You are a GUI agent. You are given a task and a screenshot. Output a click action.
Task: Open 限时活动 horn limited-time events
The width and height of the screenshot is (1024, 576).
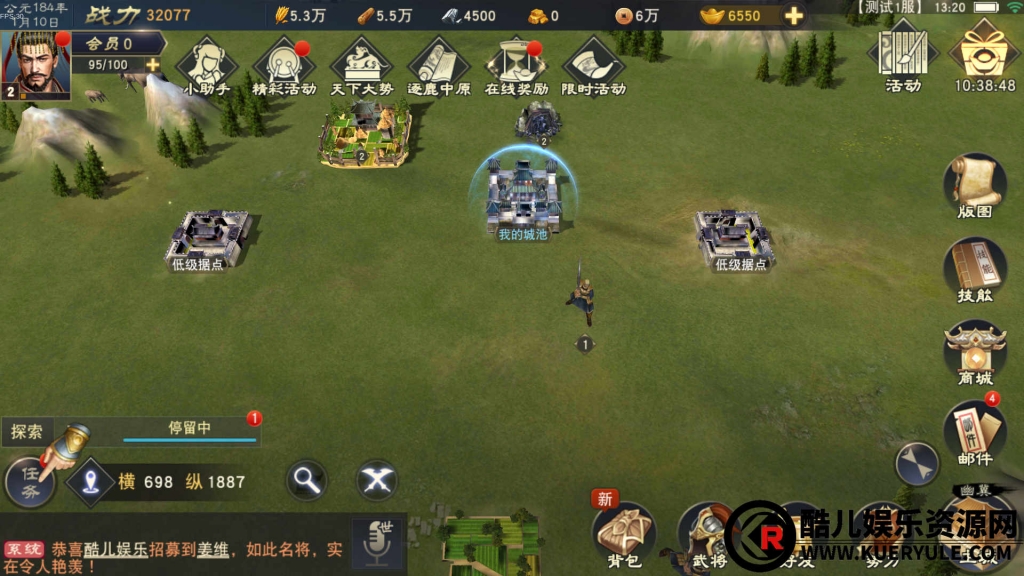594,64
